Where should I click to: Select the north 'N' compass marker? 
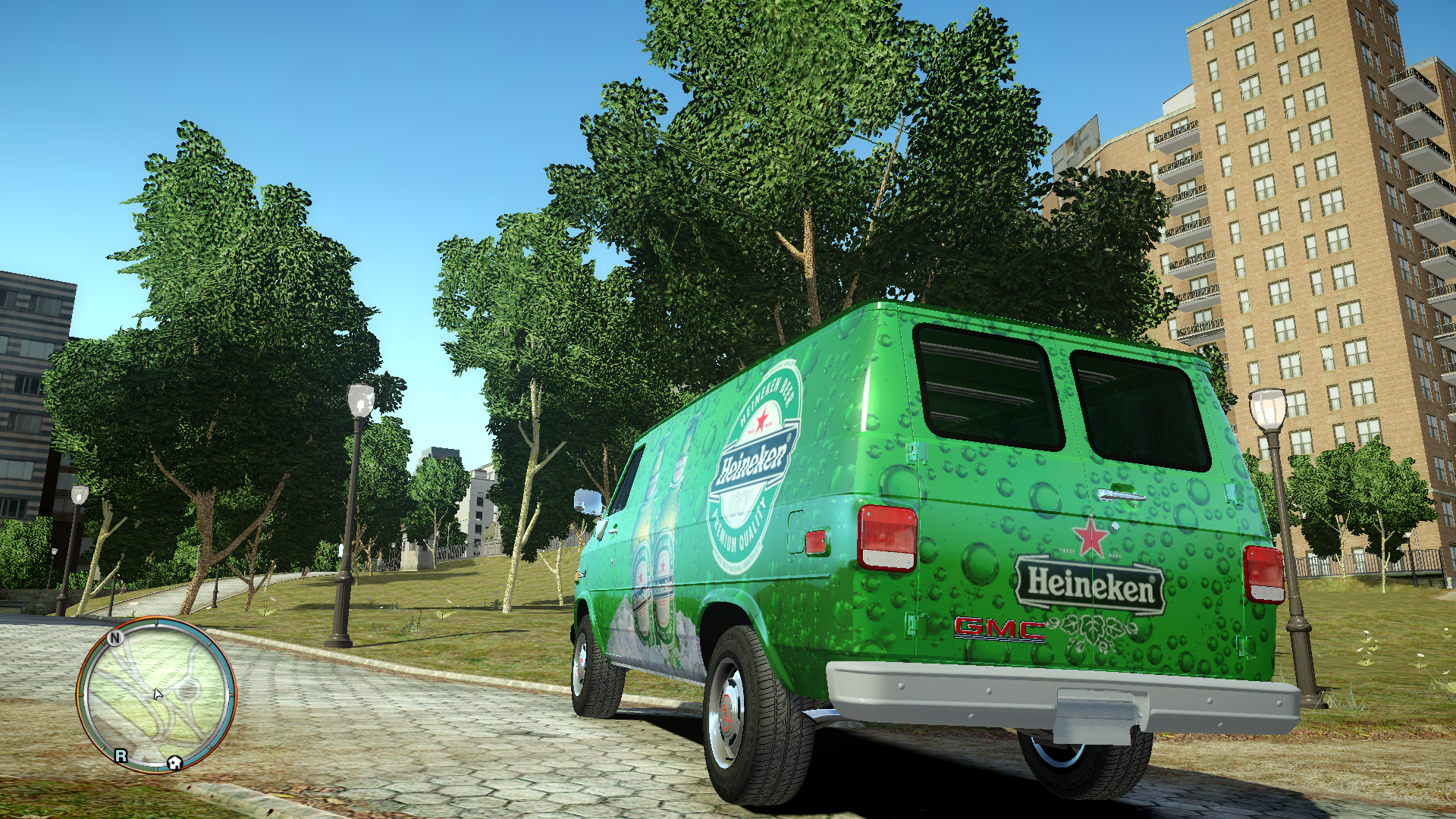click(115, 638)
